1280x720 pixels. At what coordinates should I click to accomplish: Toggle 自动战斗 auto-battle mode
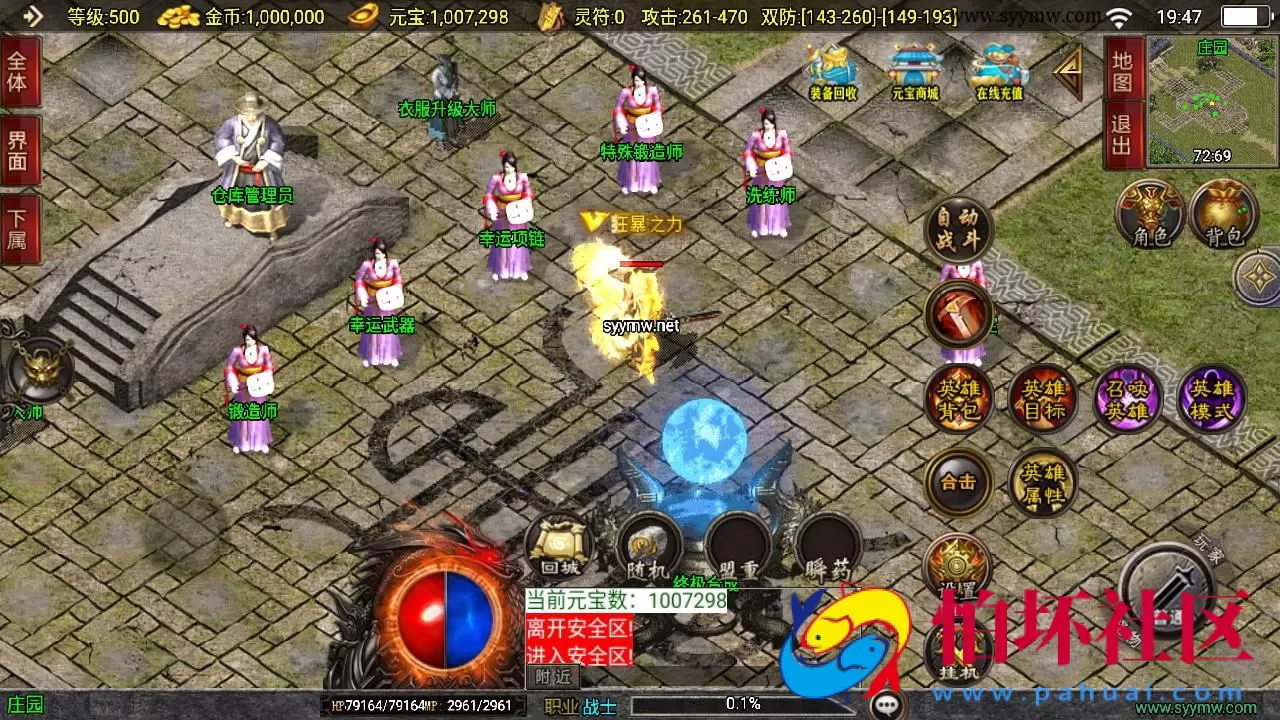[958, 232]
